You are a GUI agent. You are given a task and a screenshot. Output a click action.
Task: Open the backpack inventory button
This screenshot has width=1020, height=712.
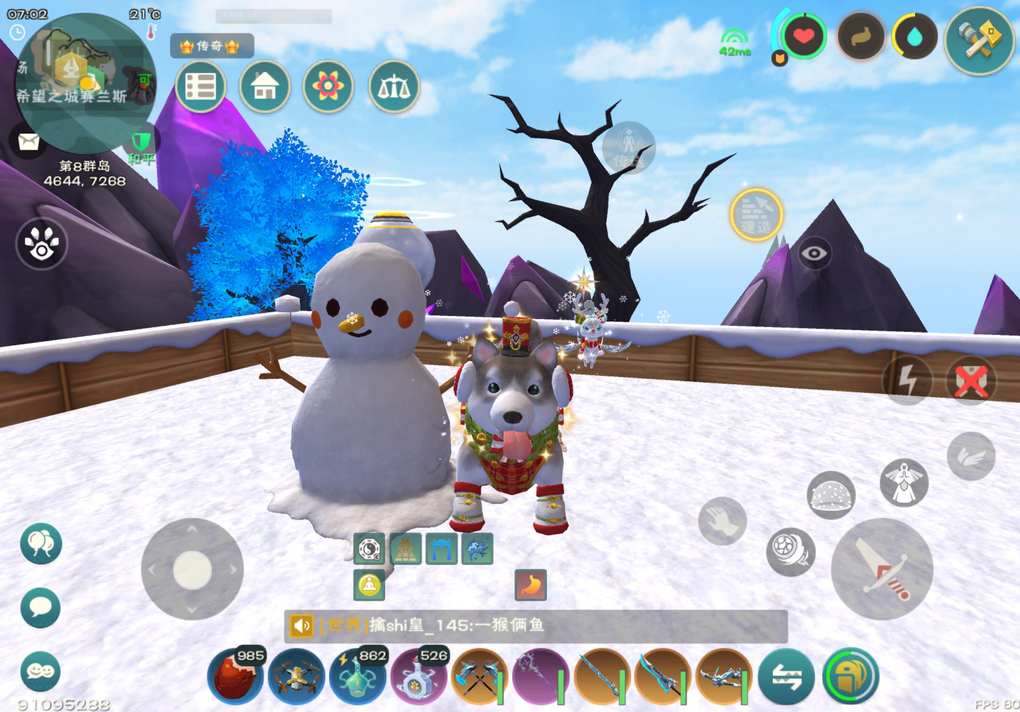coord(849,677)
